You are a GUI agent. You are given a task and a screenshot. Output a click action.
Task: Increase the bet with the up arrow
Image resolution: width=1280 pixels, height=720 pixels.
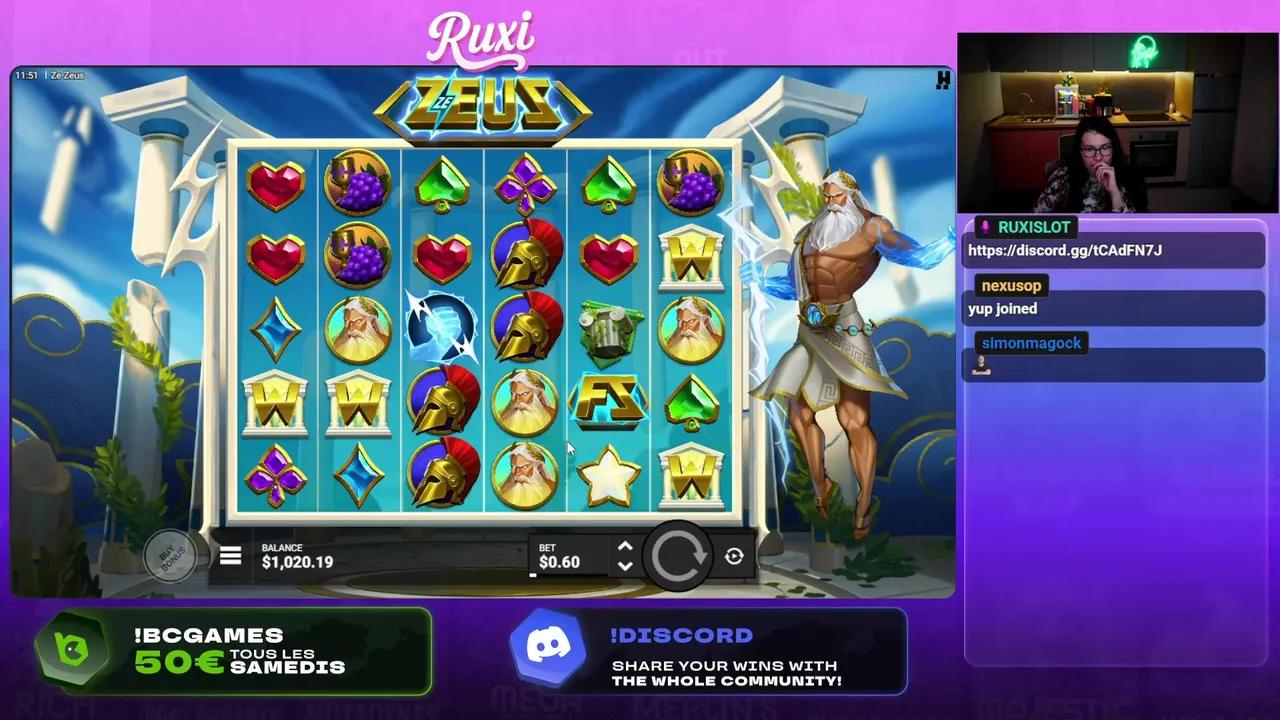pos(625,546)
